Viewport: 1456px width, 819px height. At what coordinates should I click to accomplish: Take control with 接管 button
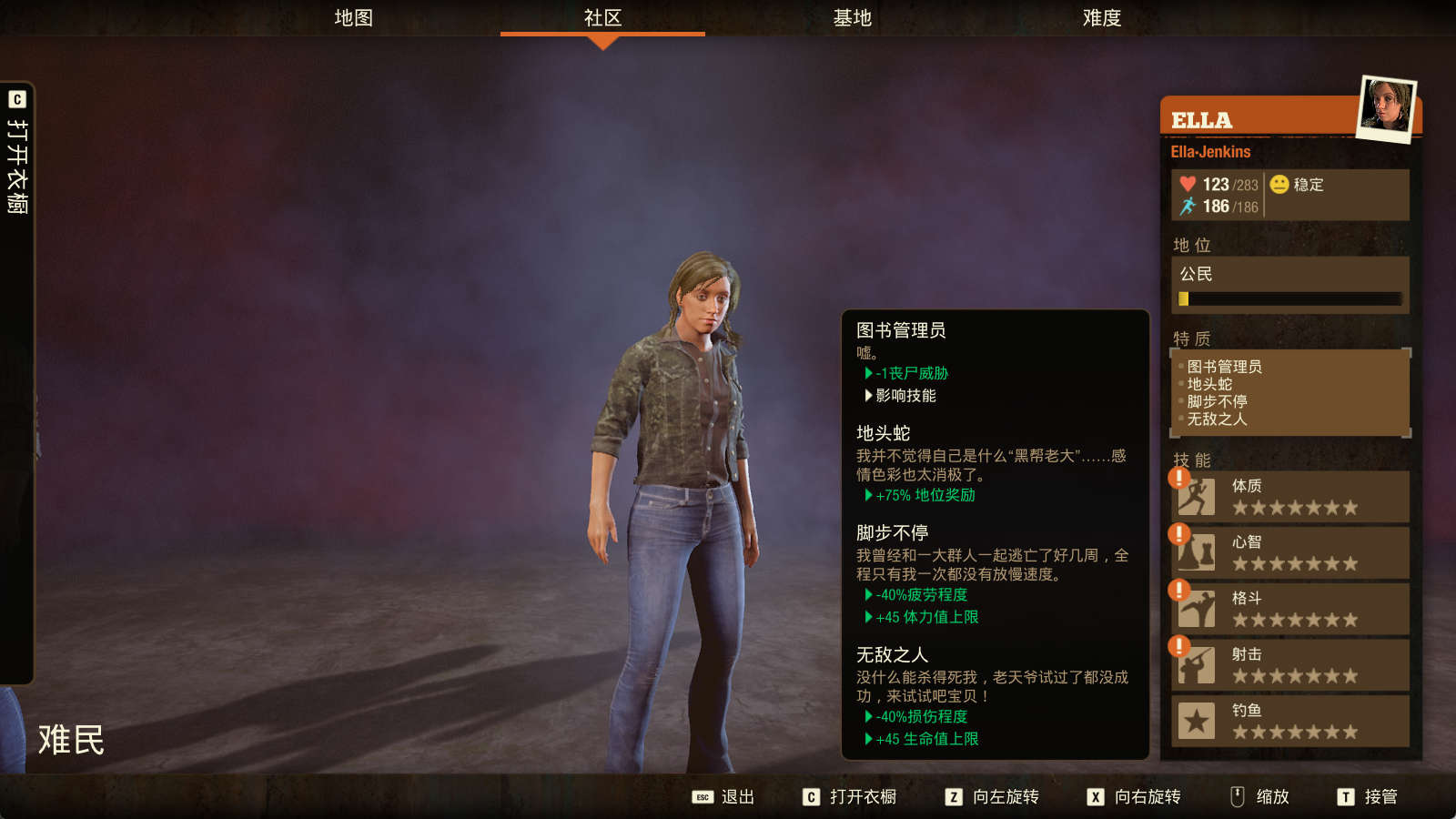pos(1368,797)
